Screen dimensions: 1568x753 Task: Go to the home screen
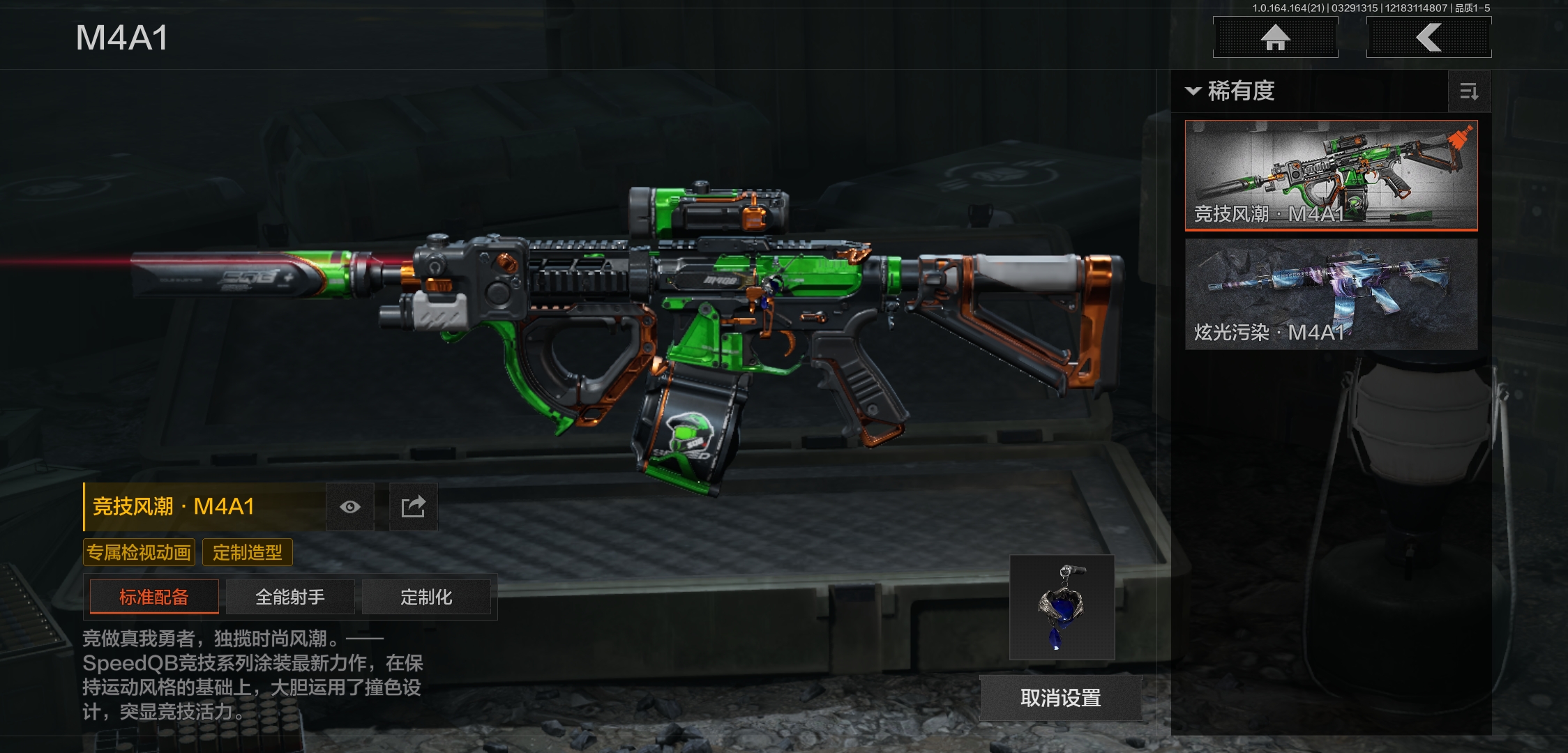[x=1275, y=38]
